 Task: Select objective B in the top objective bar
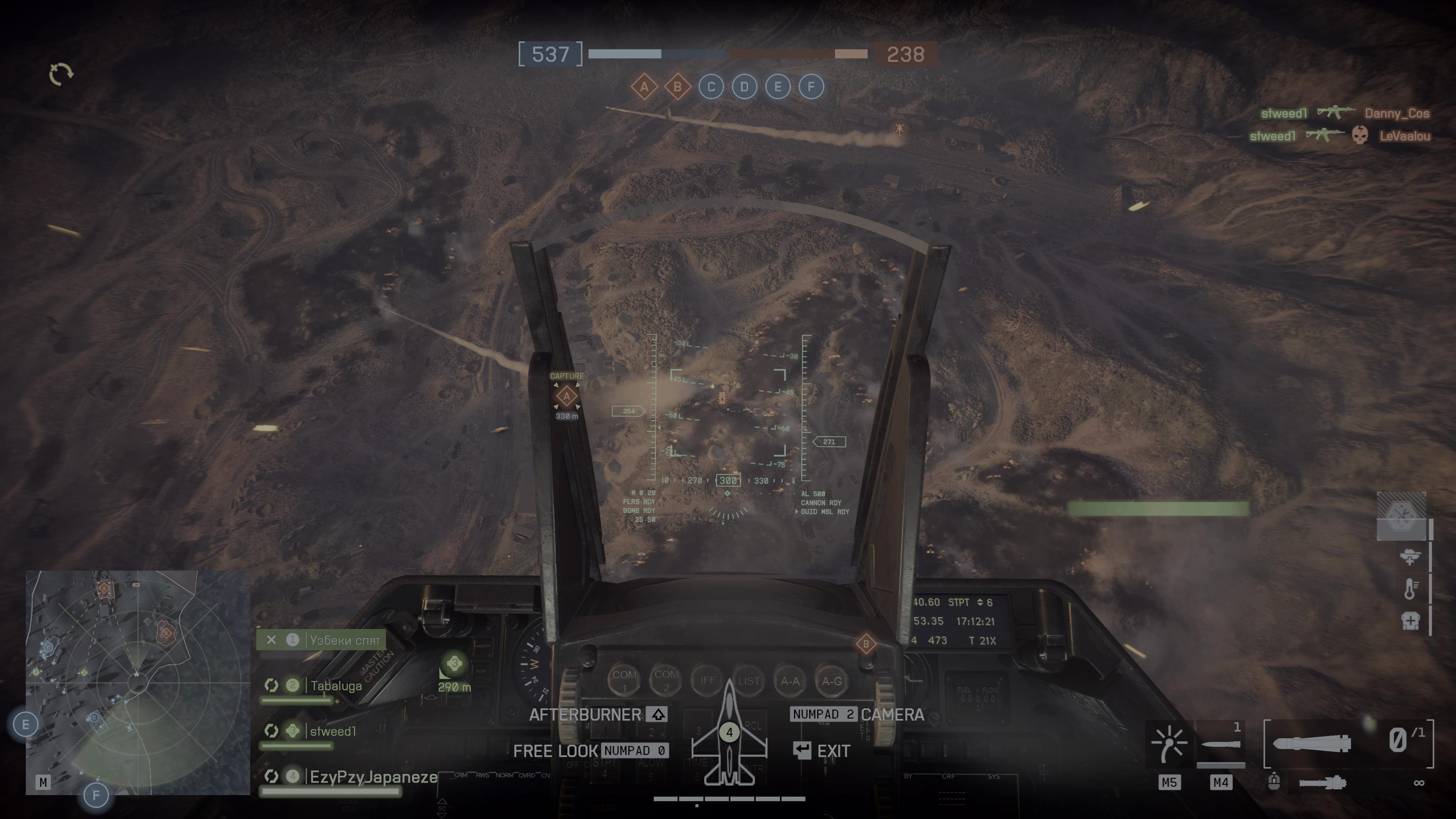click(x=677, y=87)
